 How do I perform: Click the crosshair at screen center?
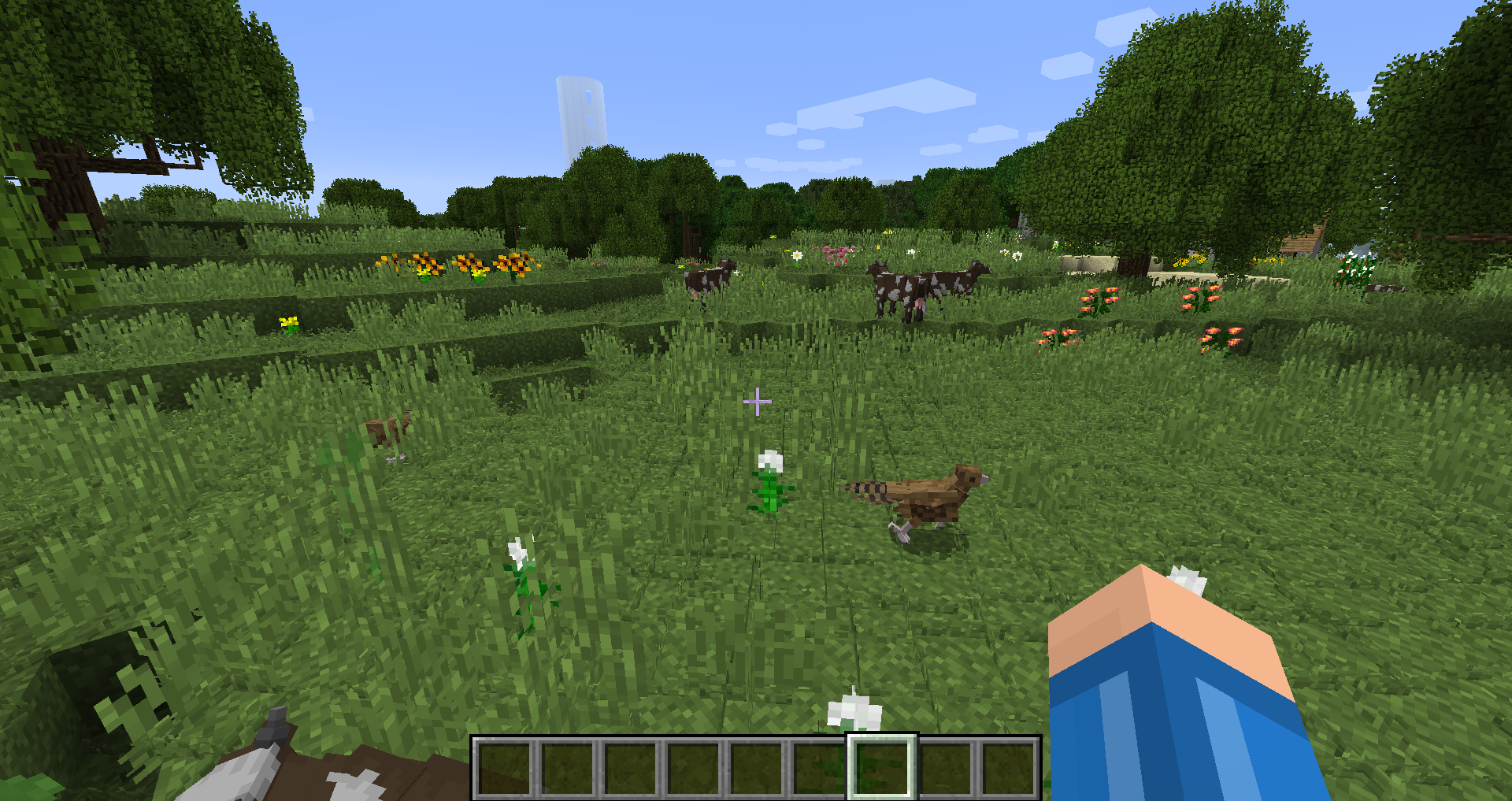[756, 401]
